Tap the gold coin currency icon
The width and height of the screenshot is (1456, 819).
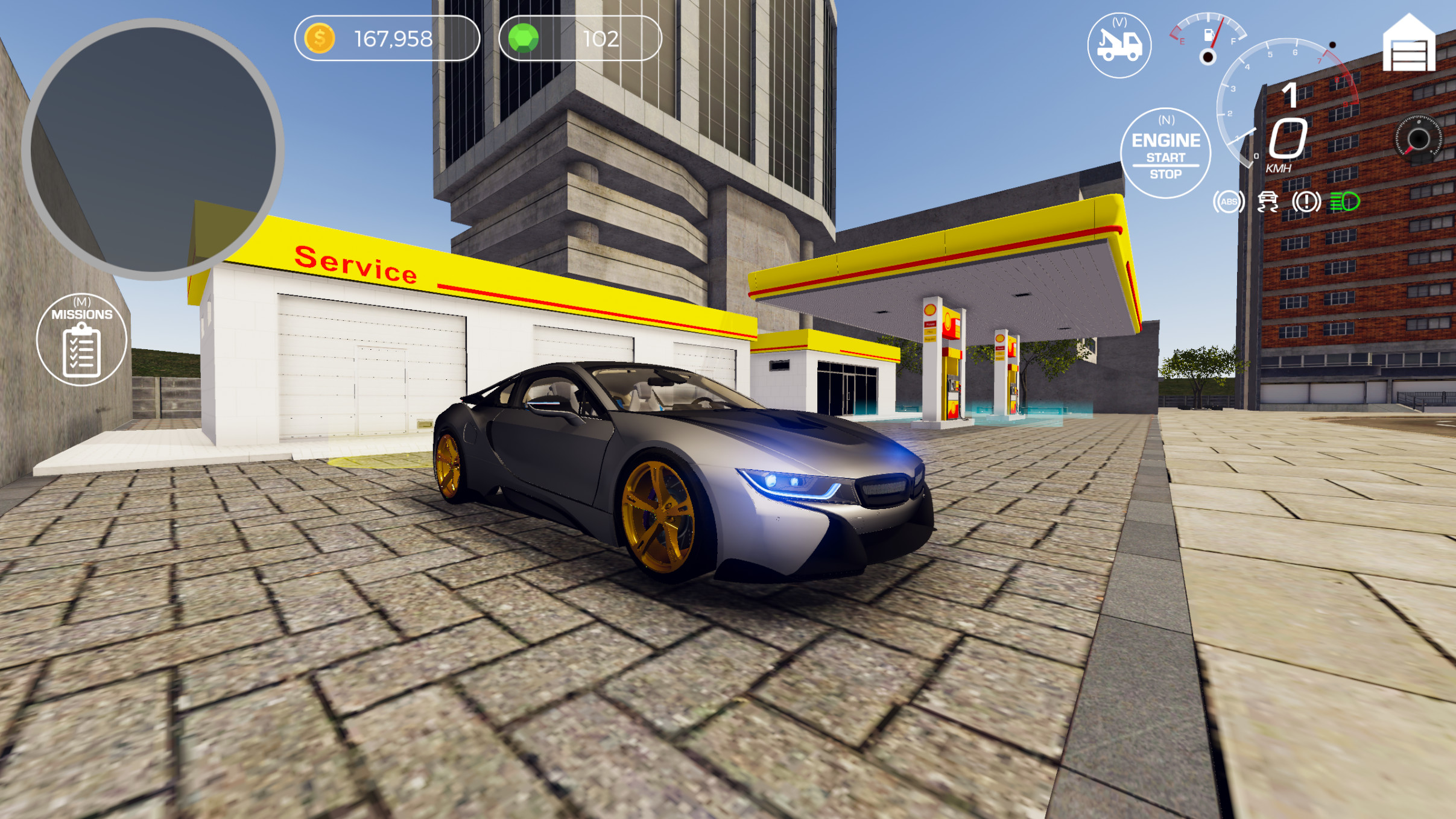pyautogui.click(x=320, y=39)
